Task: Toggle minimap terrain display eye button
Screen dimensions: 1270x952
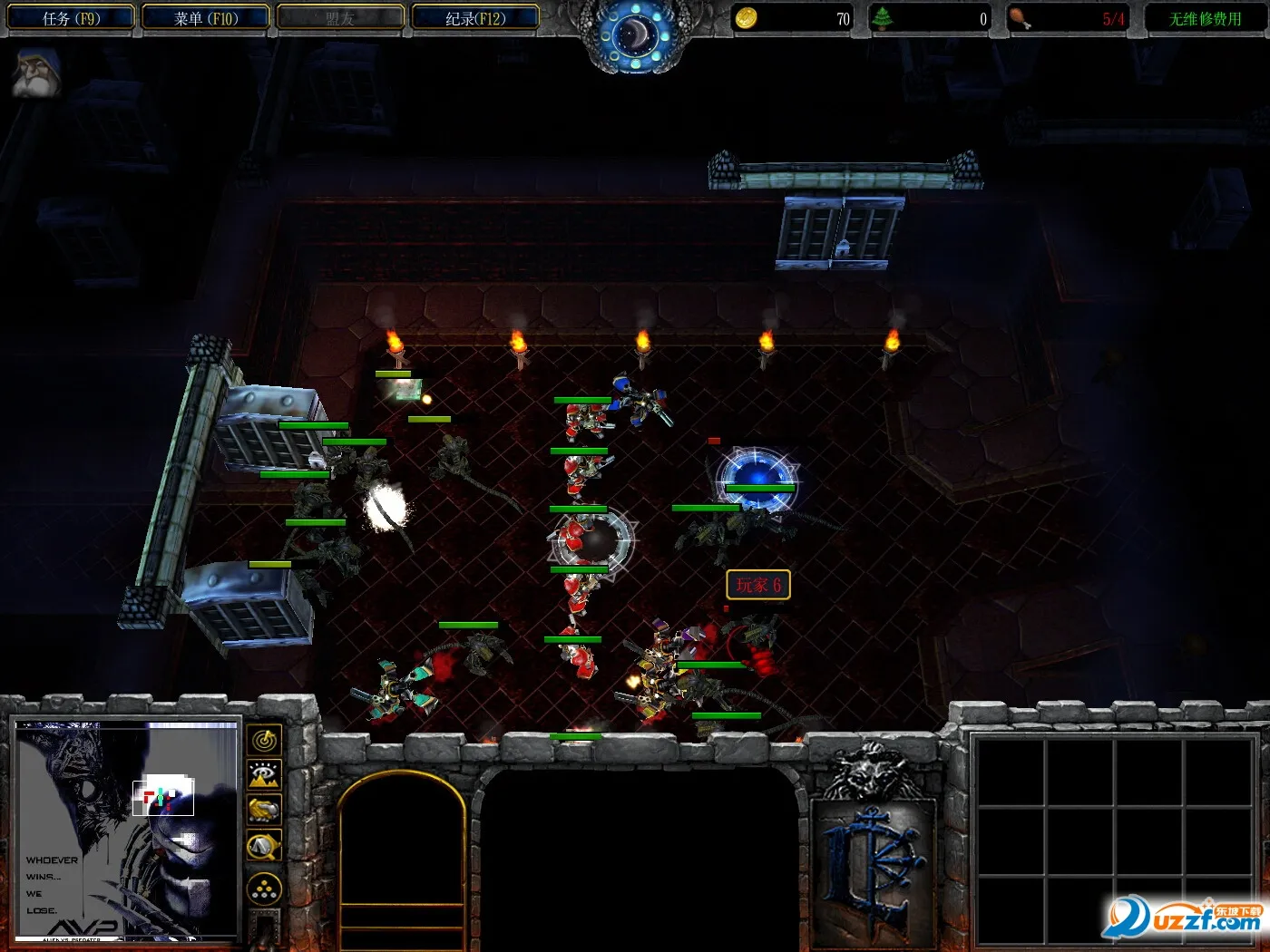Action: click(264, 775)
